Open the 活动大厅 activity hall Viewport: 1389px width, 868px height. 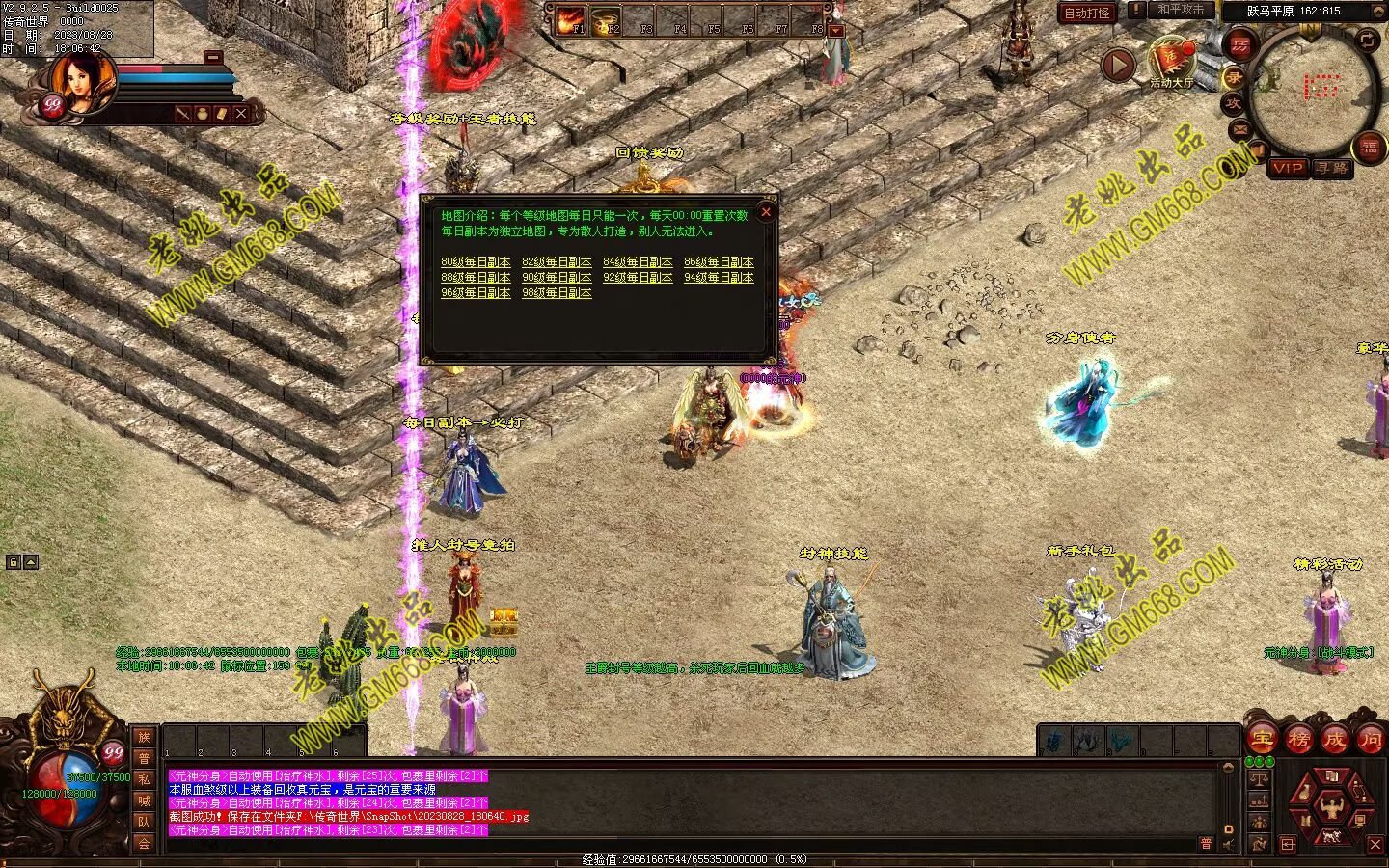coord(1171,64)
